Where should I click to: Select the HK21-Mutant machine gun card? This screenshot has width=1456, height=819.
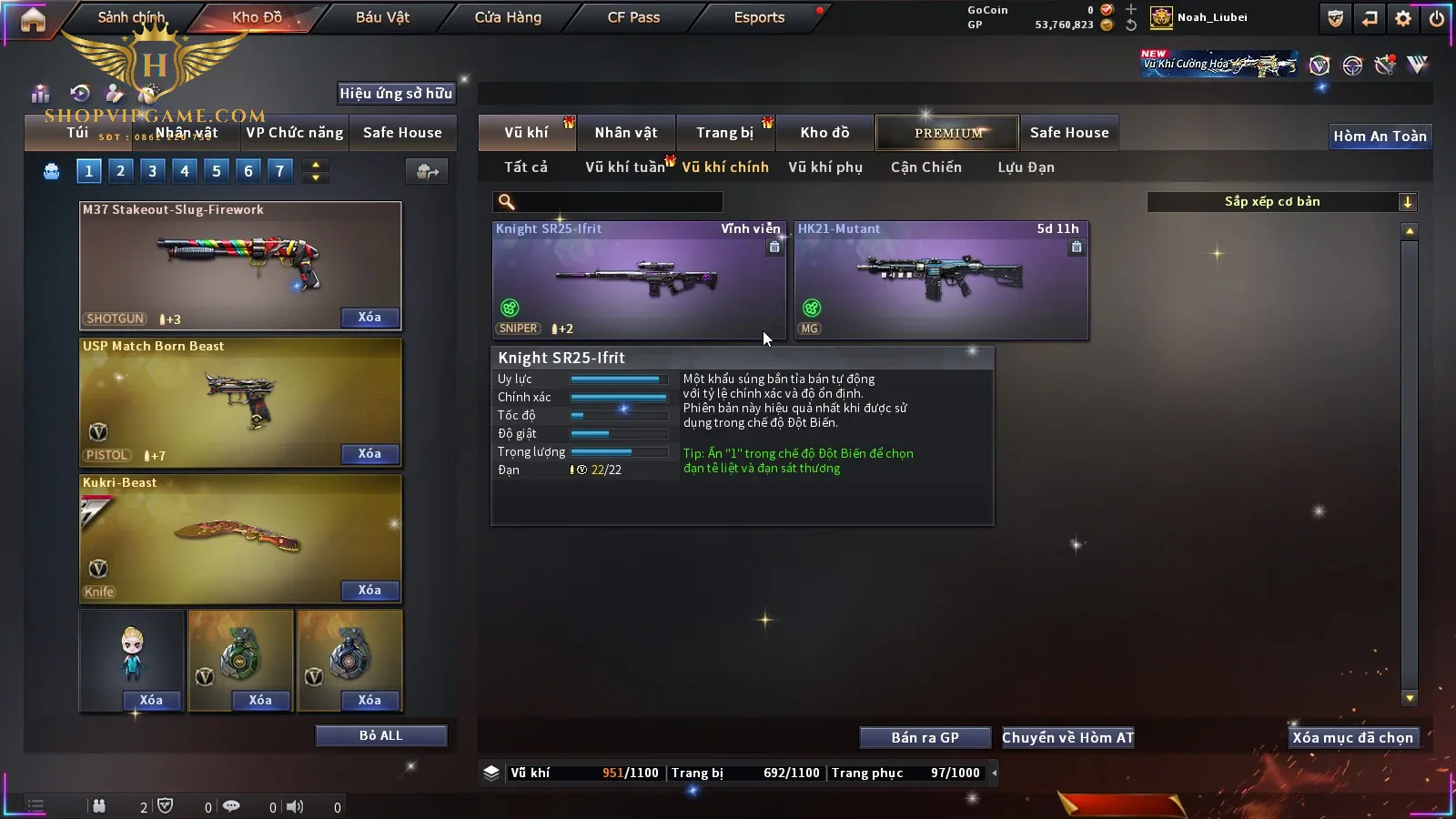point(941,280)
